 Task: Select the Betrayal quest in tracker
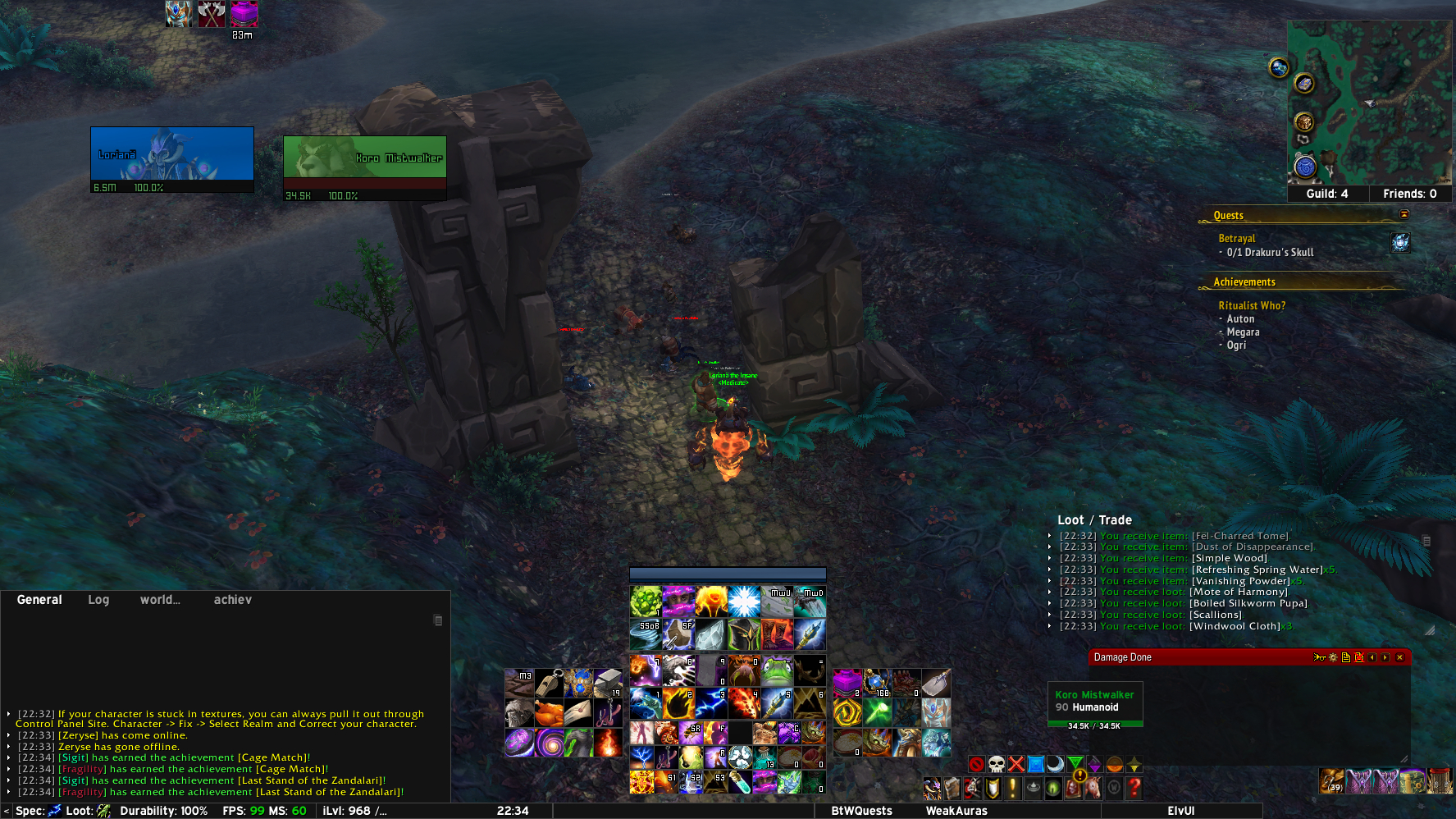pyautogui.click(x=1236, y=238)
